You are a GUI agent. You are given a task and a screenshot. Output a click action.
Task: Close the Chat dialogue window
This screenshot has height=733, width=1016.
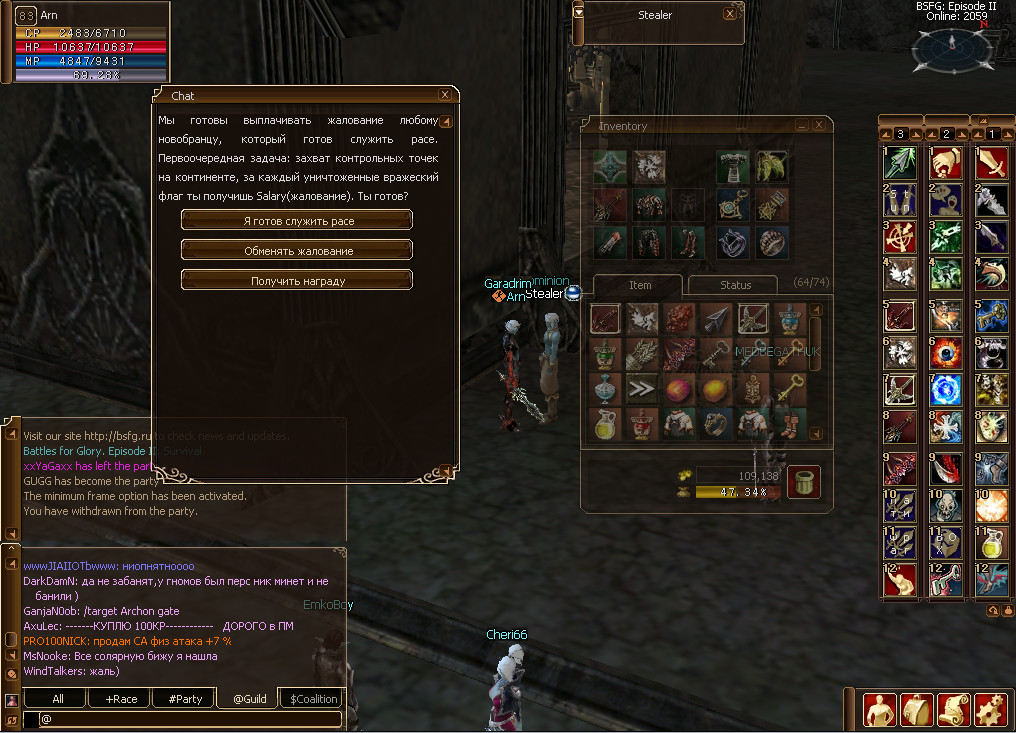point(445,95)
